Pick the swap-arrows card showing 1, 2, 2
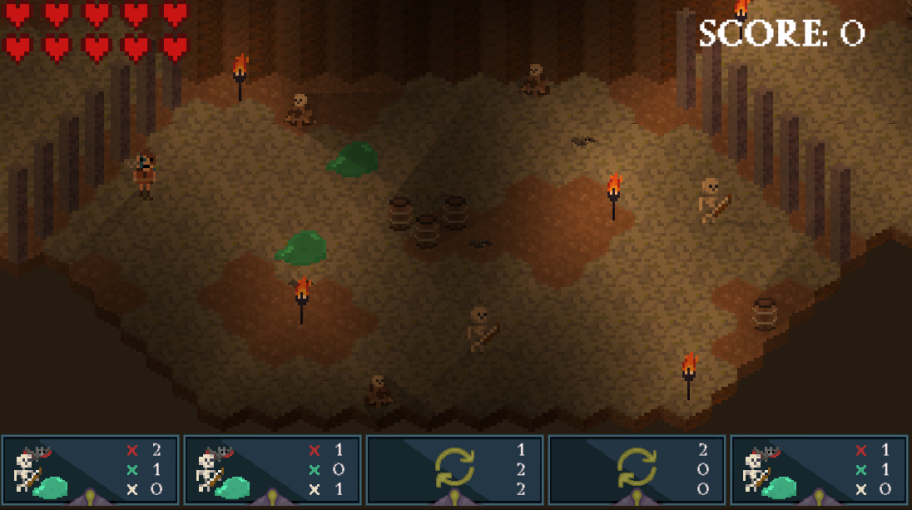912x510 pixels. tap(455, 469)
